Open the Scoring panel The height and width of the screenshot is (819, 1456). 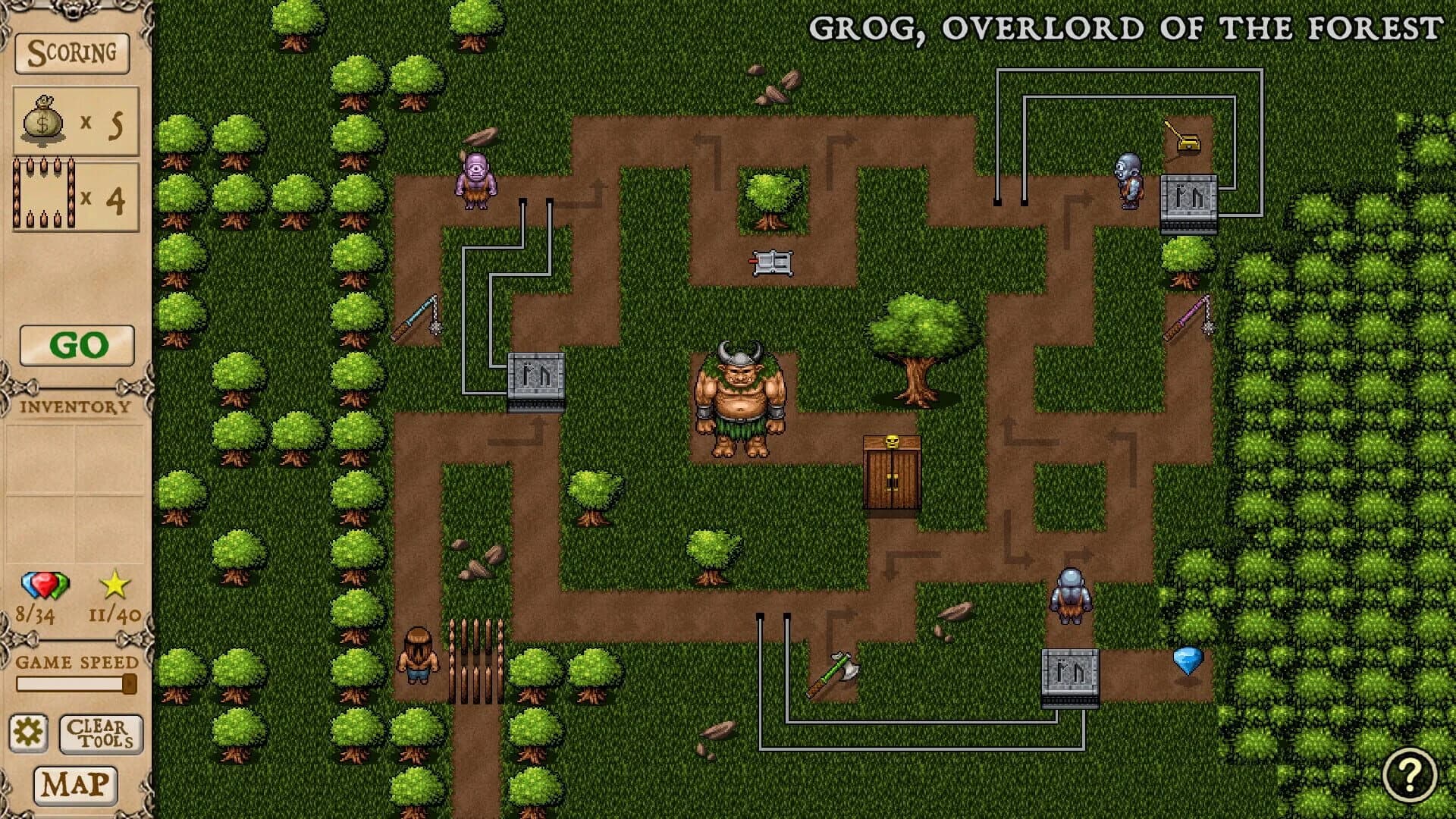[72, 54]
